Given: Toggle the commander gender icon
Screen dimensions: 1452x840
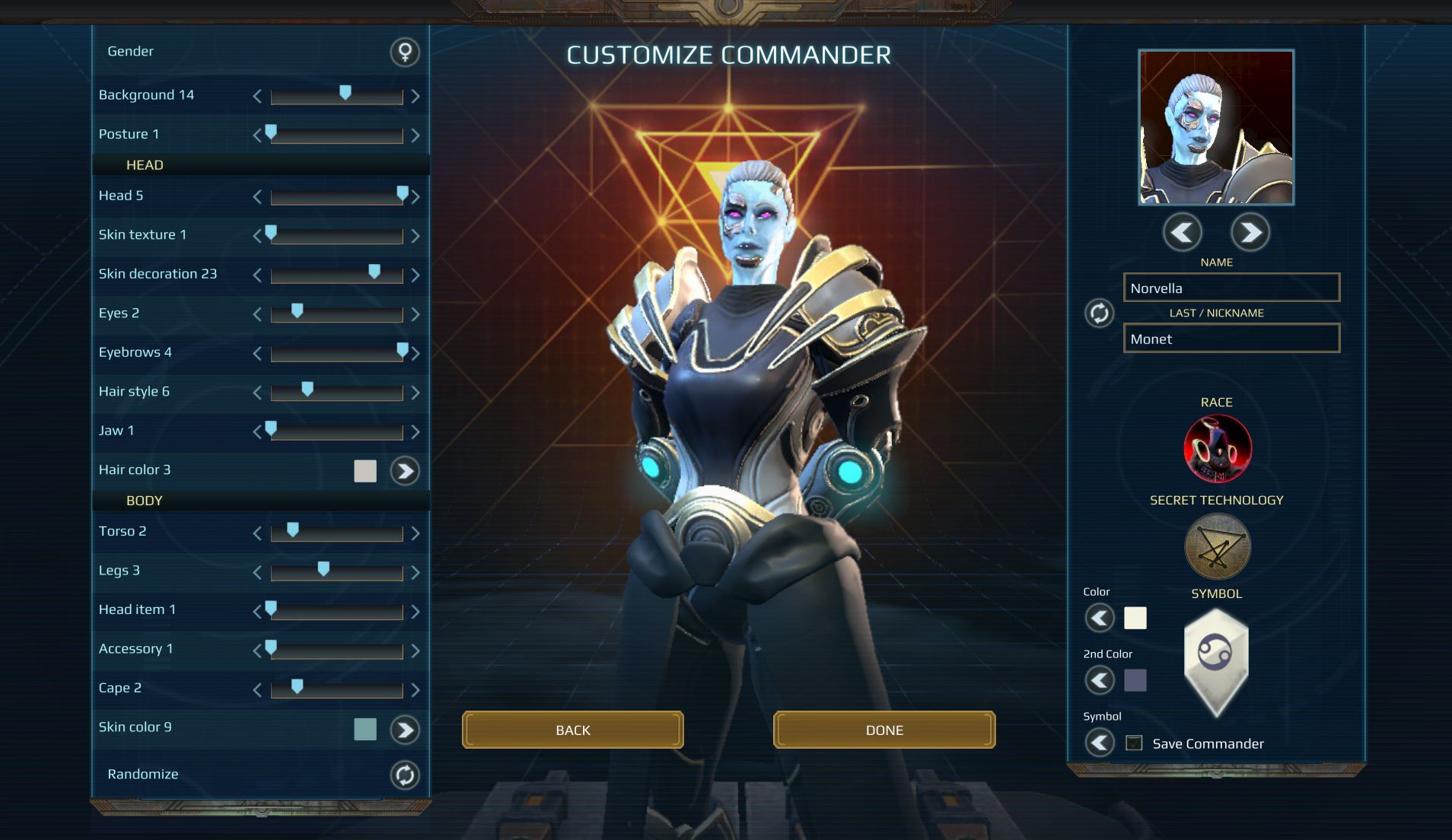Looking at the screenshot, I should point(406,53).
